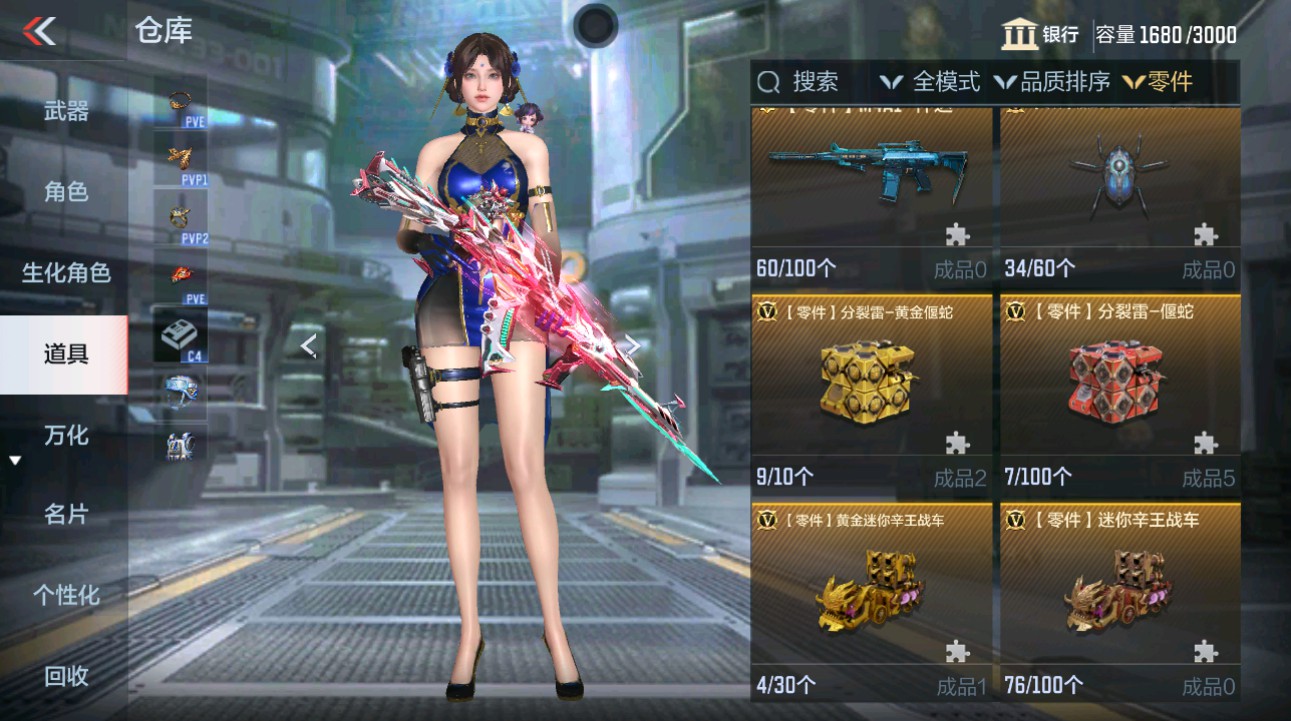The image size is (1291, 721).
Task: Click the PVE ring accessory icon
Action: pos(180,100)
